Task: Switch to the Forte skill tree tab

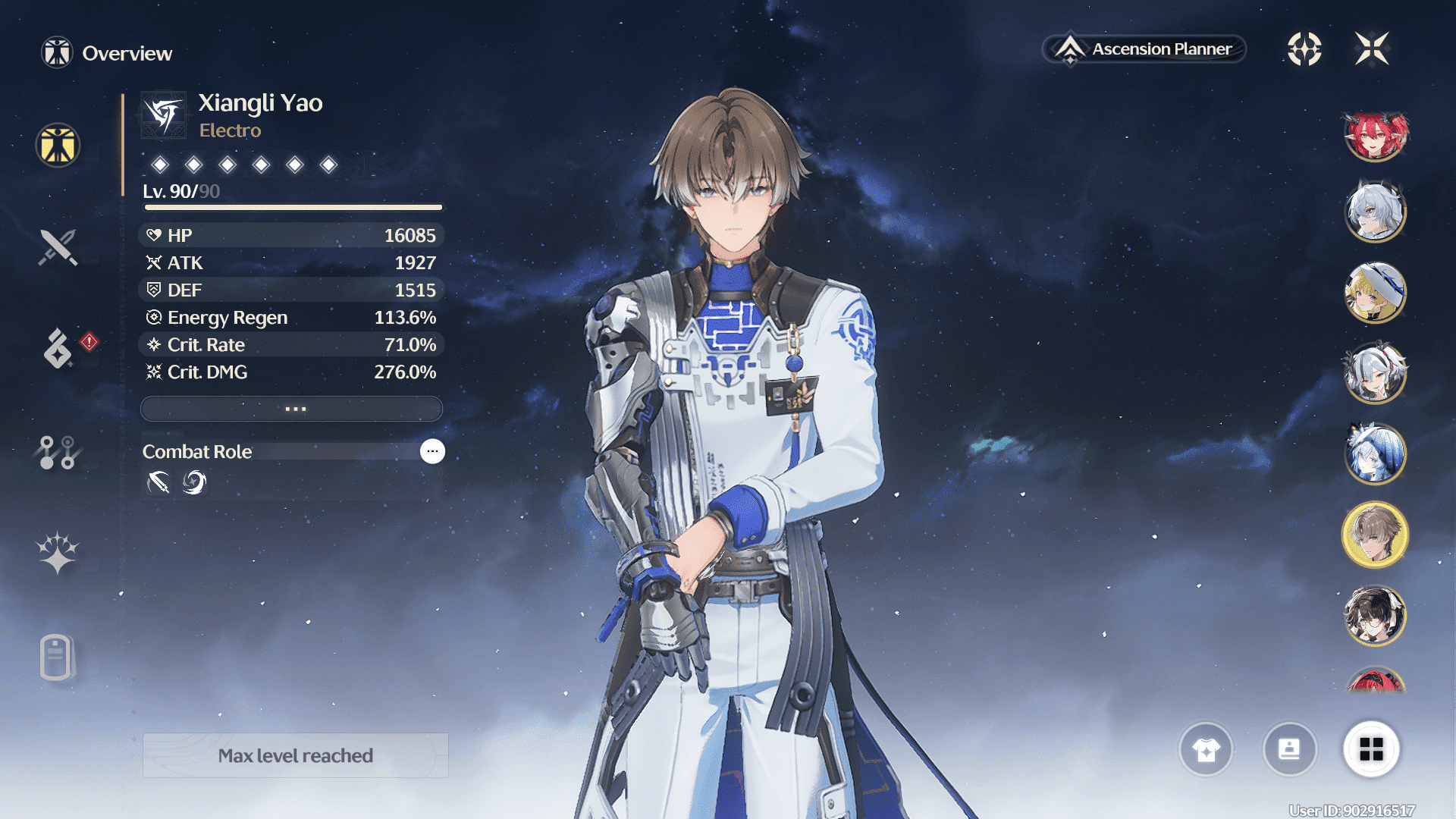Action: [57, 453]
